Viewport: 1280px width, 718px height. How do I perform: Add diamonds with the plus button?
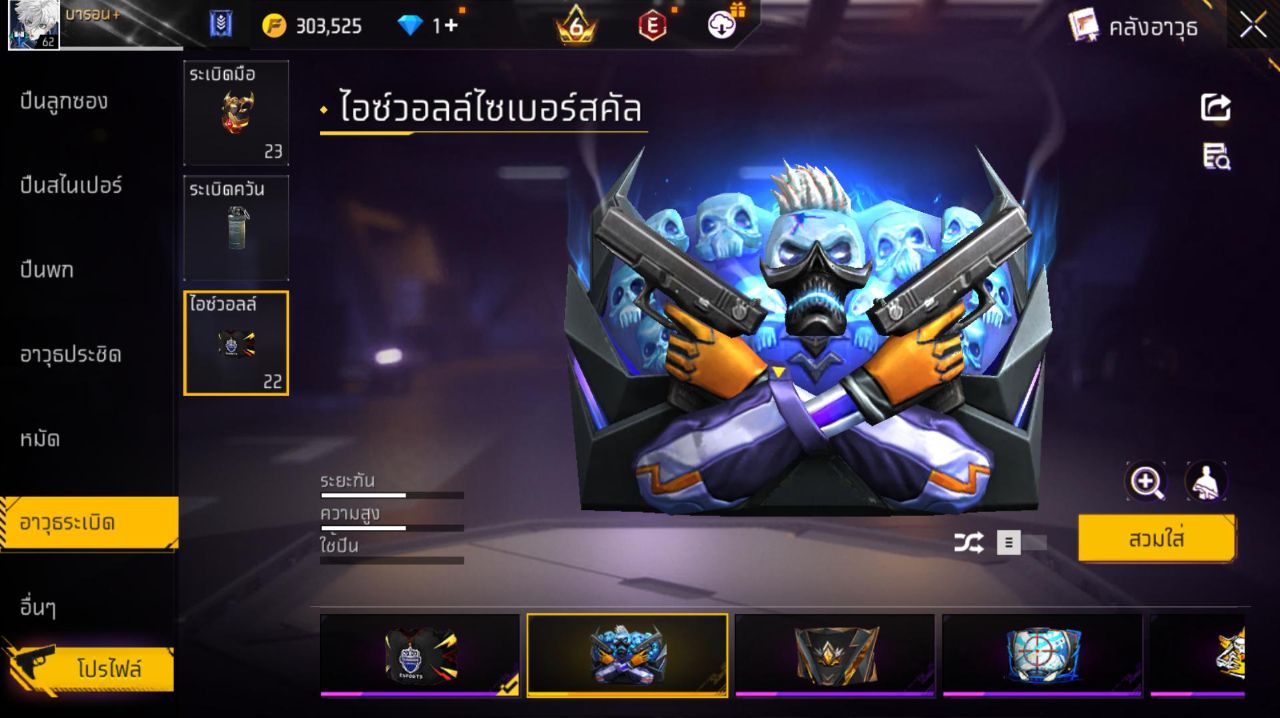451,25
